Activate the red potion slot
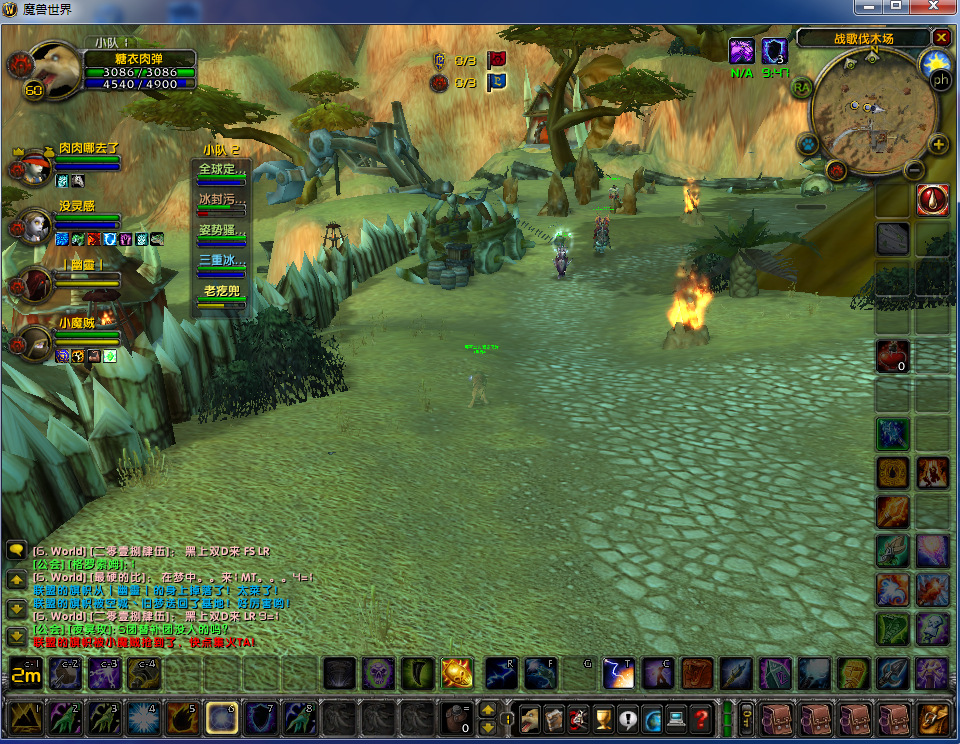Screen dimensions: 960x744 (892, 355)
